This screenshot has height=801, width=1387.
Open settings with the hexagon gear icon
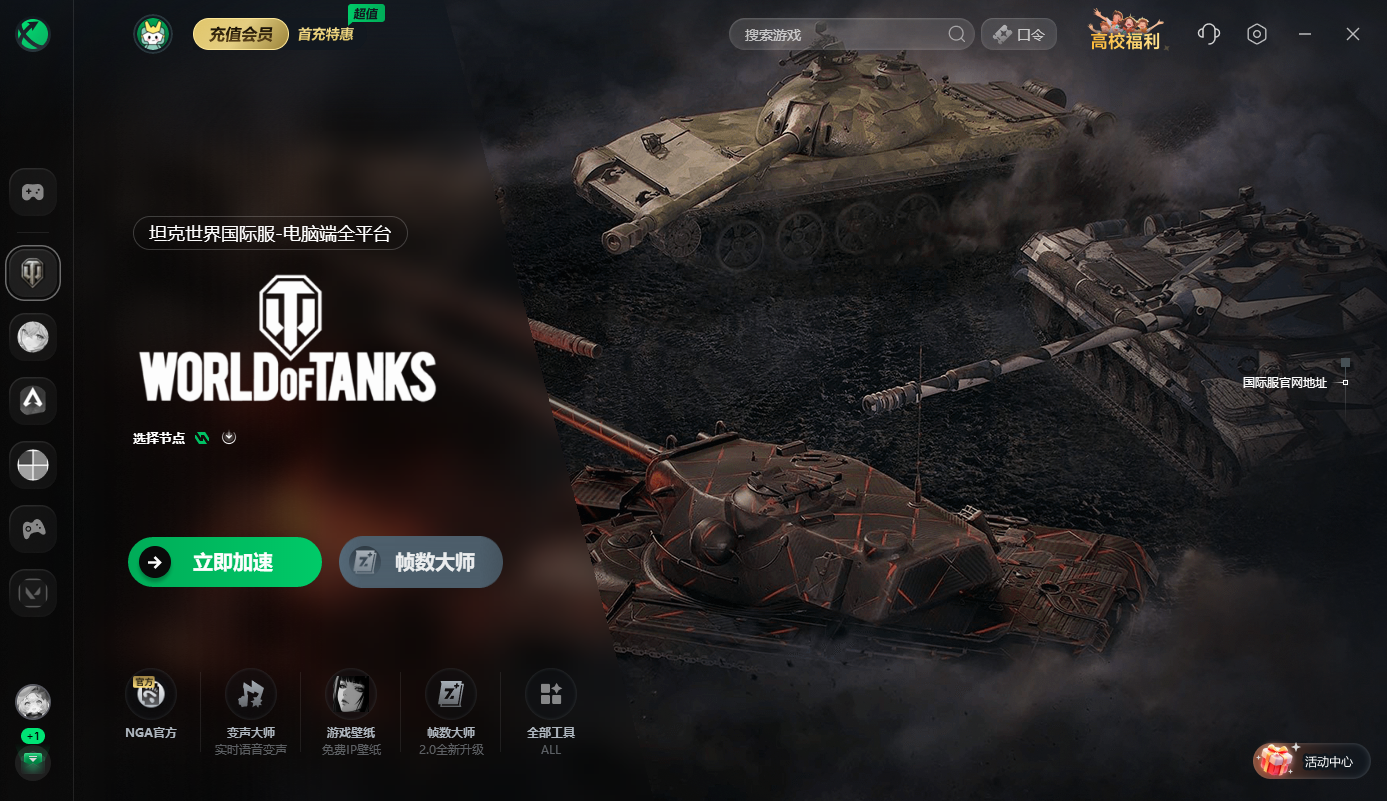tap(1257, 34)
